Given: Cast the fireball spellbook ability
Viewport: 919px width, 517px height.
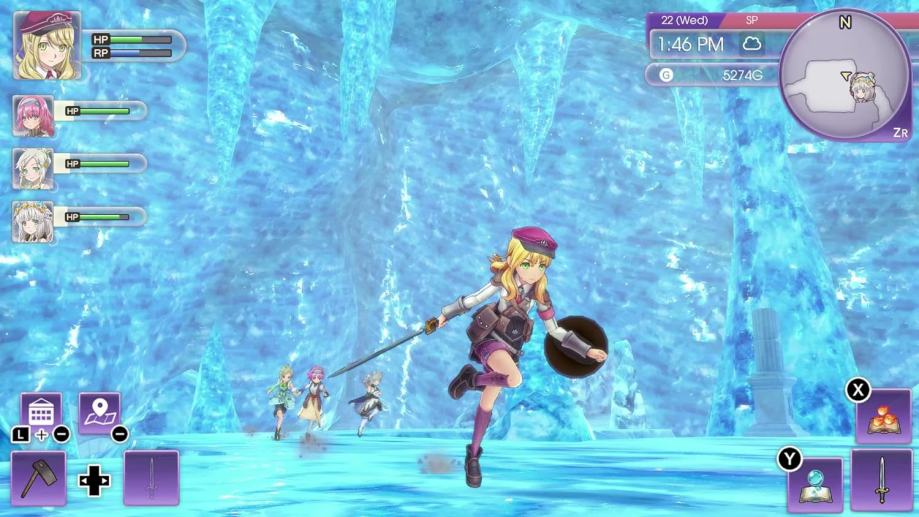Looking at the screenshot, I should click(883, 417).
